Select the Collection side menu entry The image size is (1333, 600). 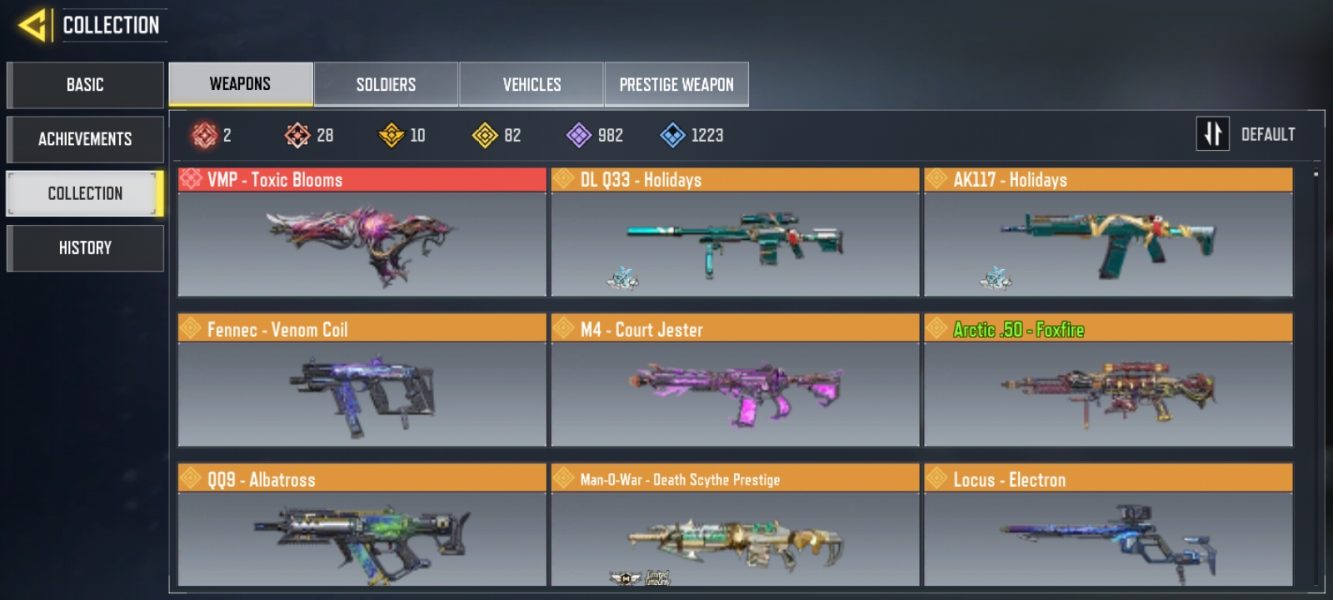pyautogui.click(x=85, y=193)
